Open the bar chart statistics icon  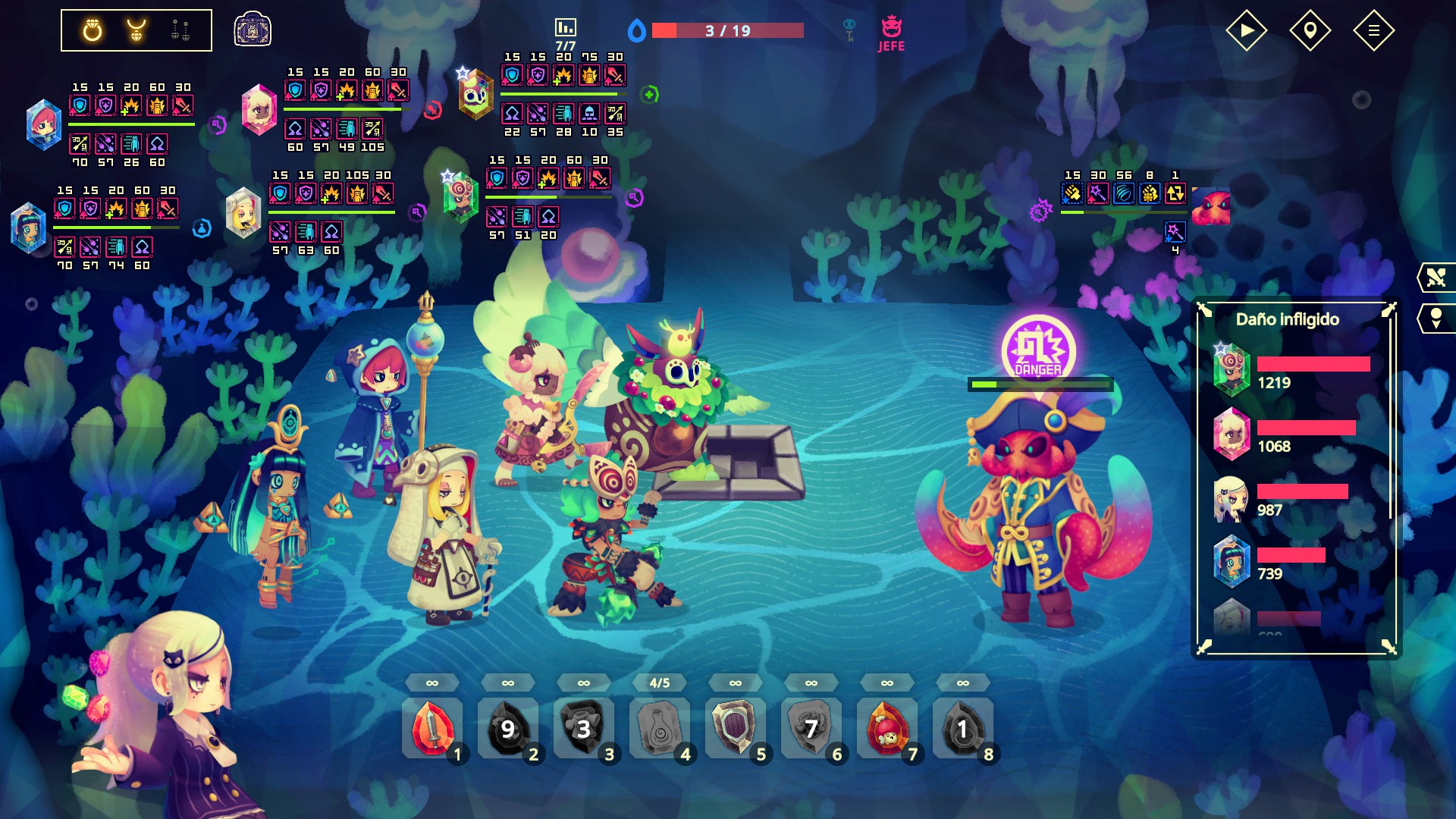pos(566,28)
